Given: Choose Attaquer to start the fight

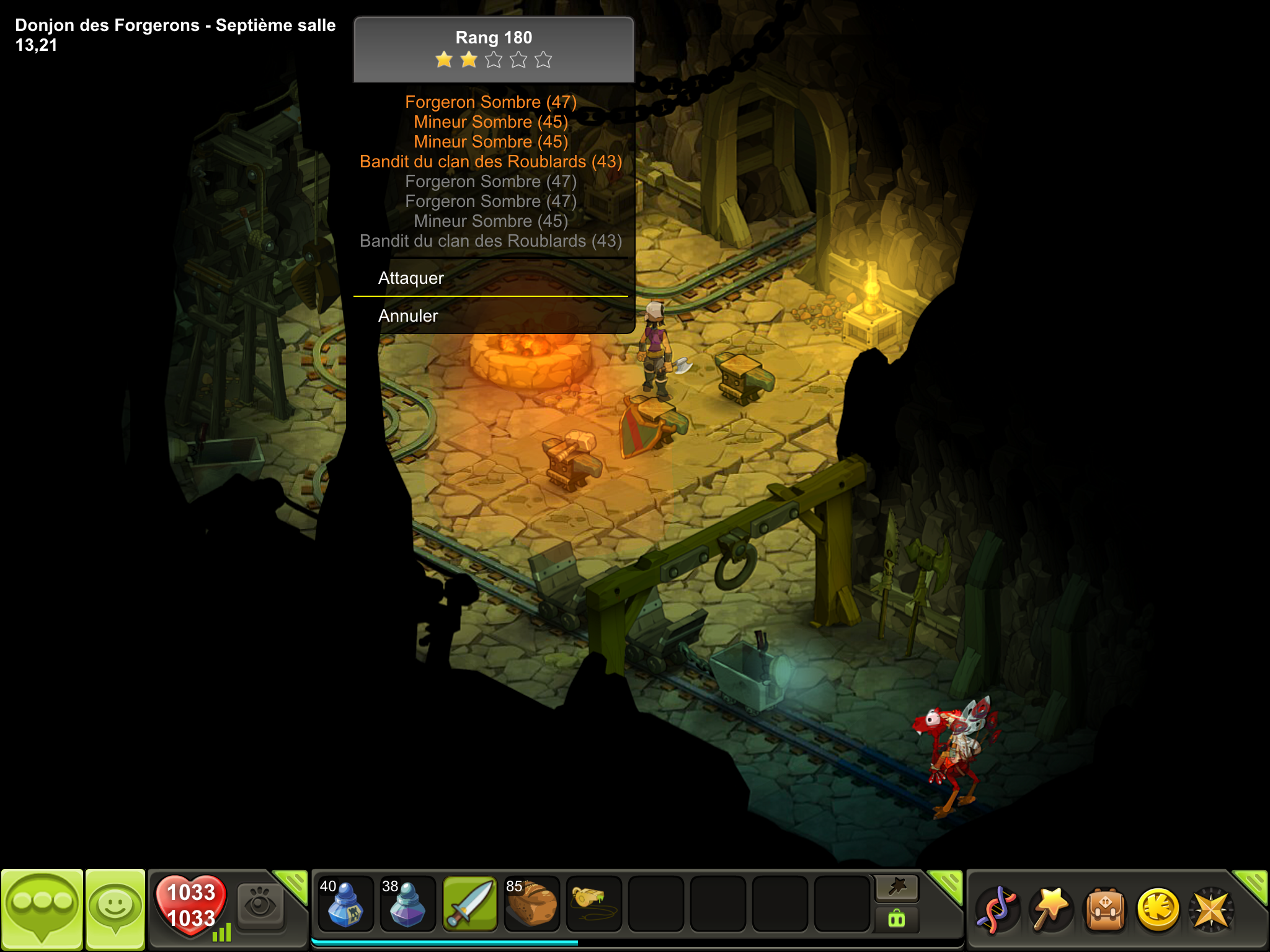Looking at the screenshot, I should pos(411,278).
